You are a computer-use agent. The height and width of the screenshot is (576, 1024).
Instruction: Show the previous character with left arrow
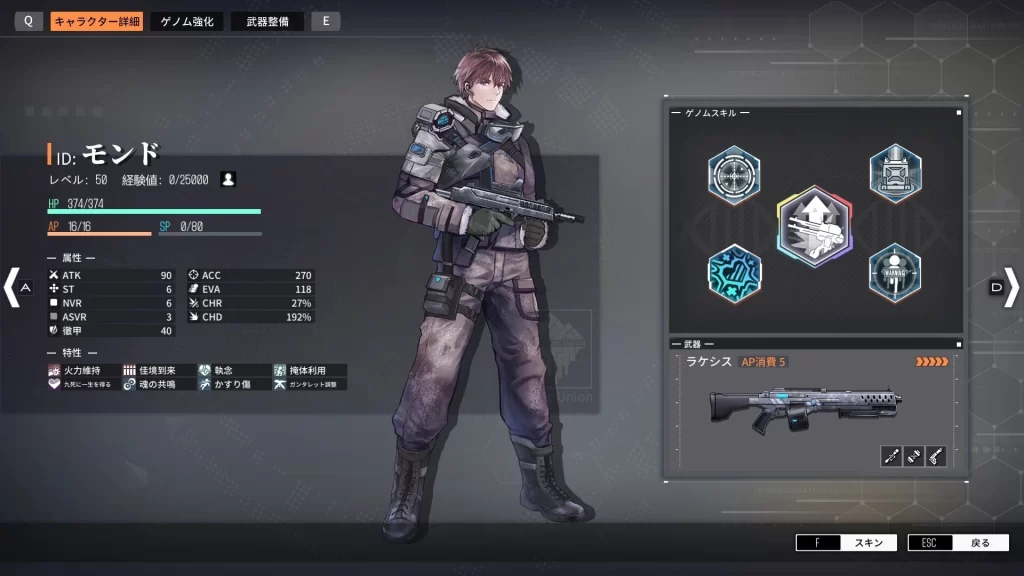13,287
